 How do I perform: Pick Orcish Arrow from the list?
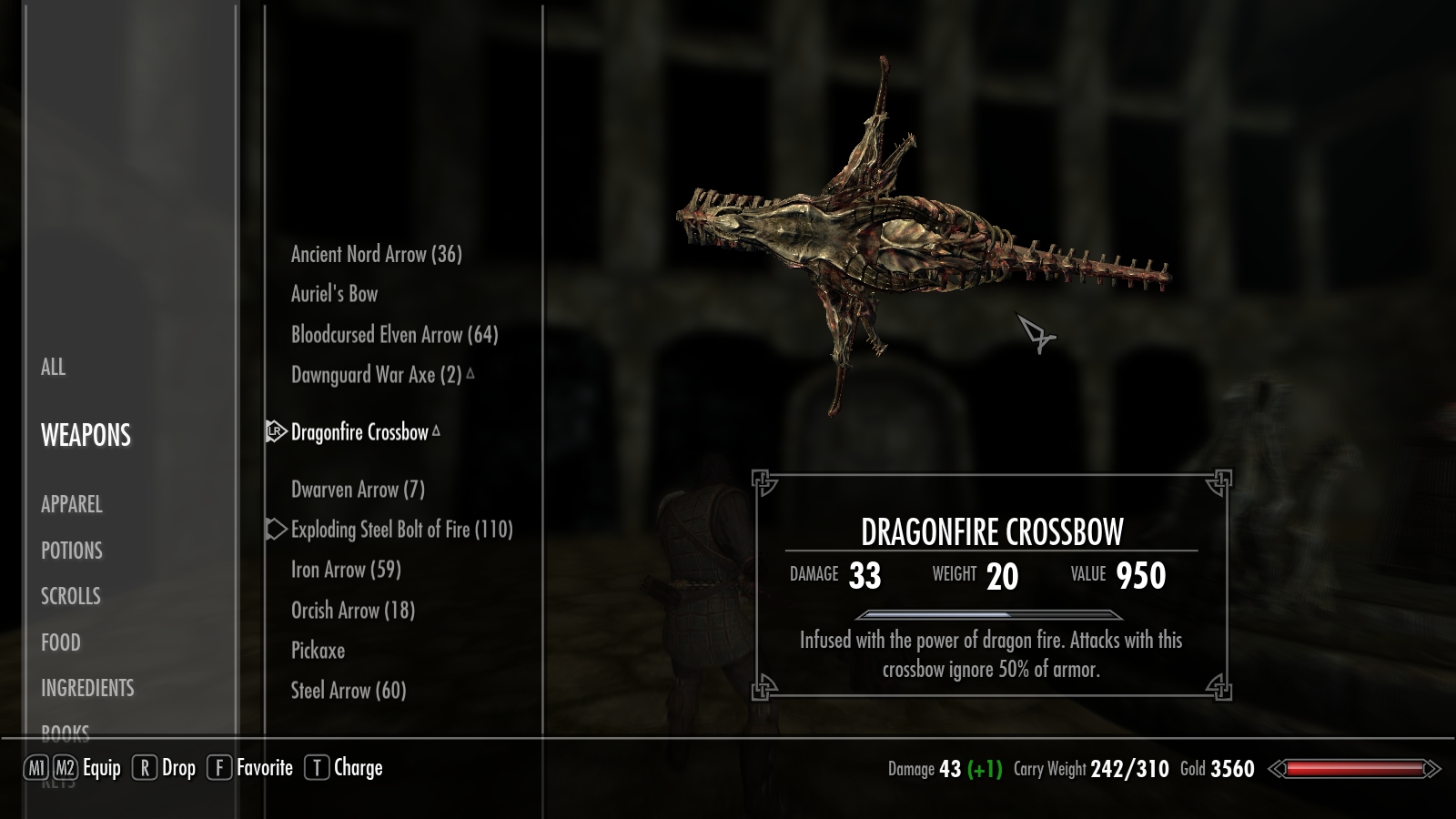352,611
